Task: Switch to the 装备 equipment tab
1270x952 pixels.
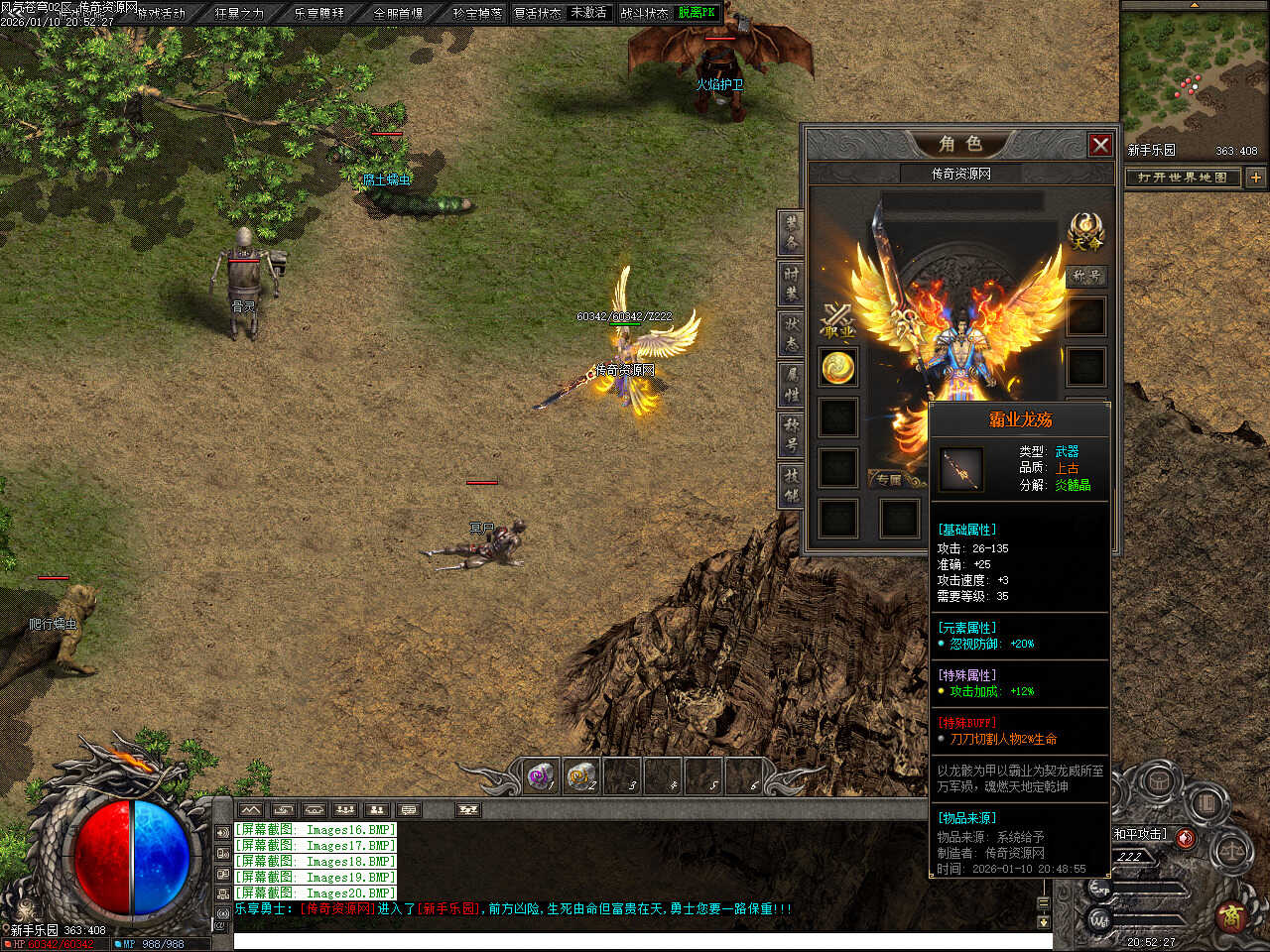Action: pos(791,233)
